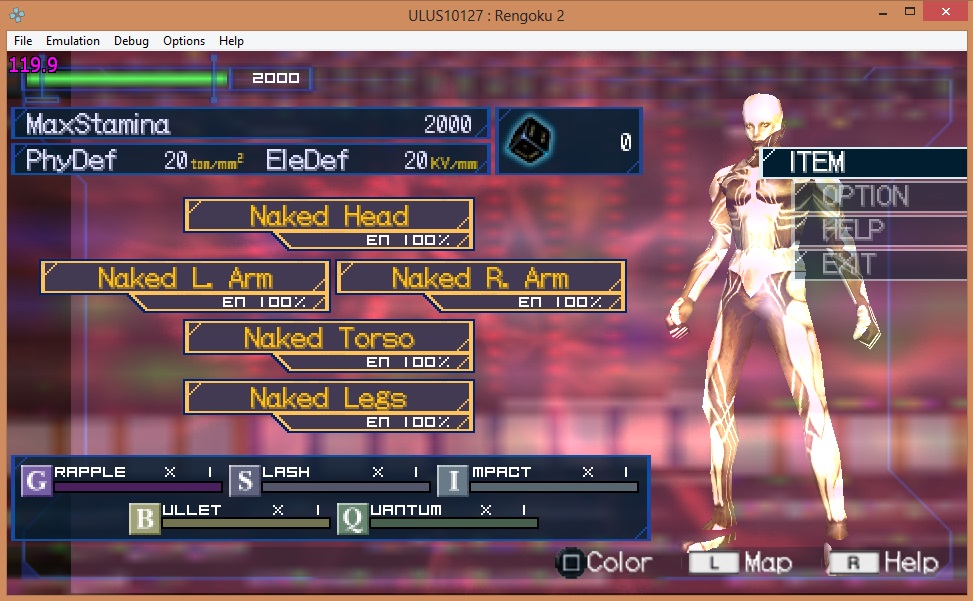Select the Naked Head equipment slot
This screenshot has width=973, height=601.
329,217
